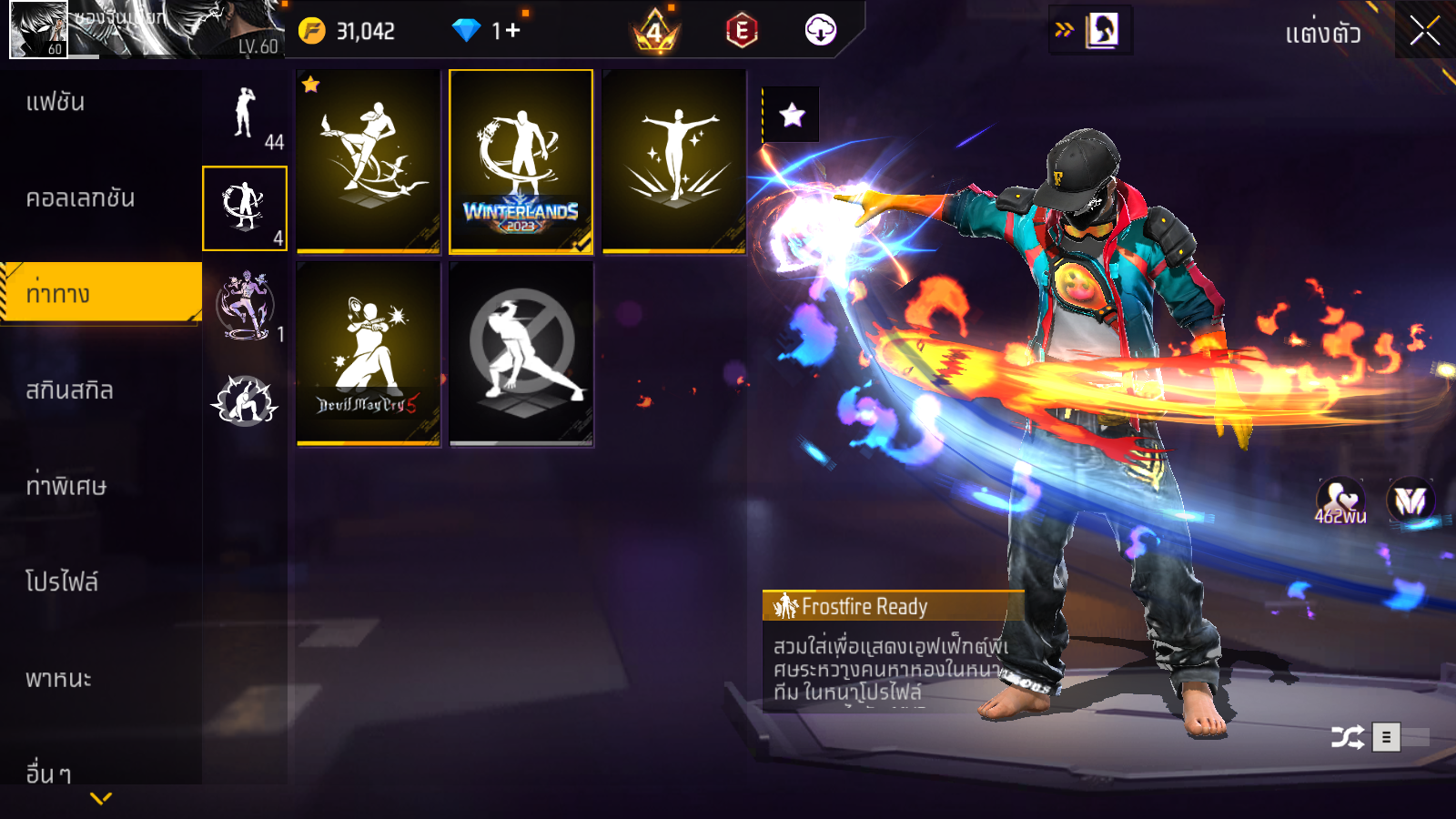Choose the Devil May Cry 5 emote
Viewport: 1456px width, 819px height.
pos(369,354)
